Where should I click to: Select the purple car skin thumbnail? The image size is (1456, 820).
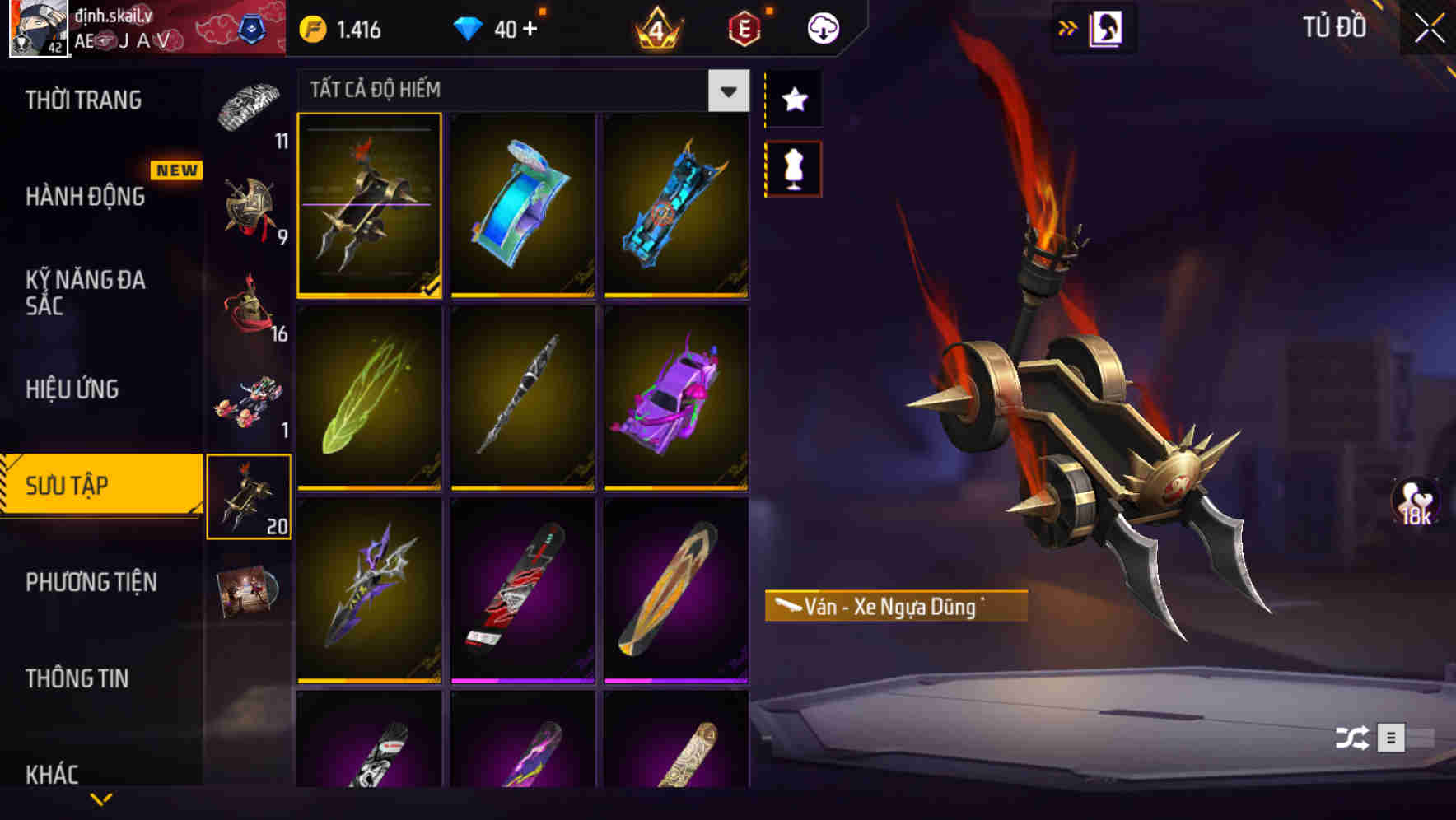pyautogui.click(x=677, y=400)
